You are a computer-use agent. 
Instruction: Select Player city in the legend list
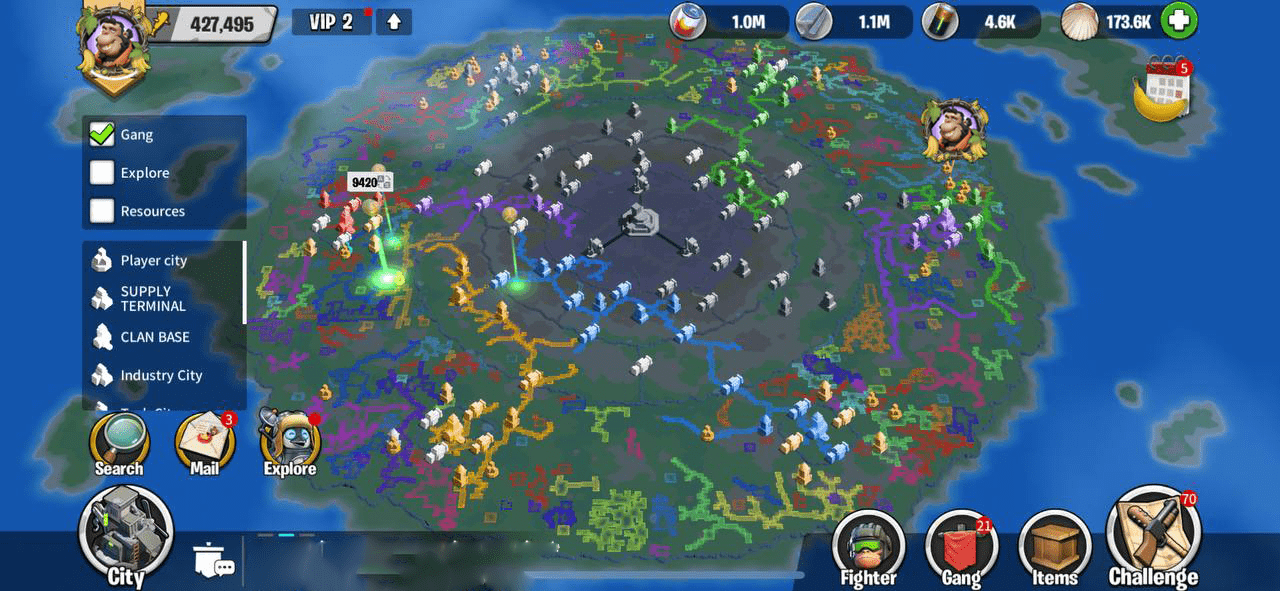153,260
